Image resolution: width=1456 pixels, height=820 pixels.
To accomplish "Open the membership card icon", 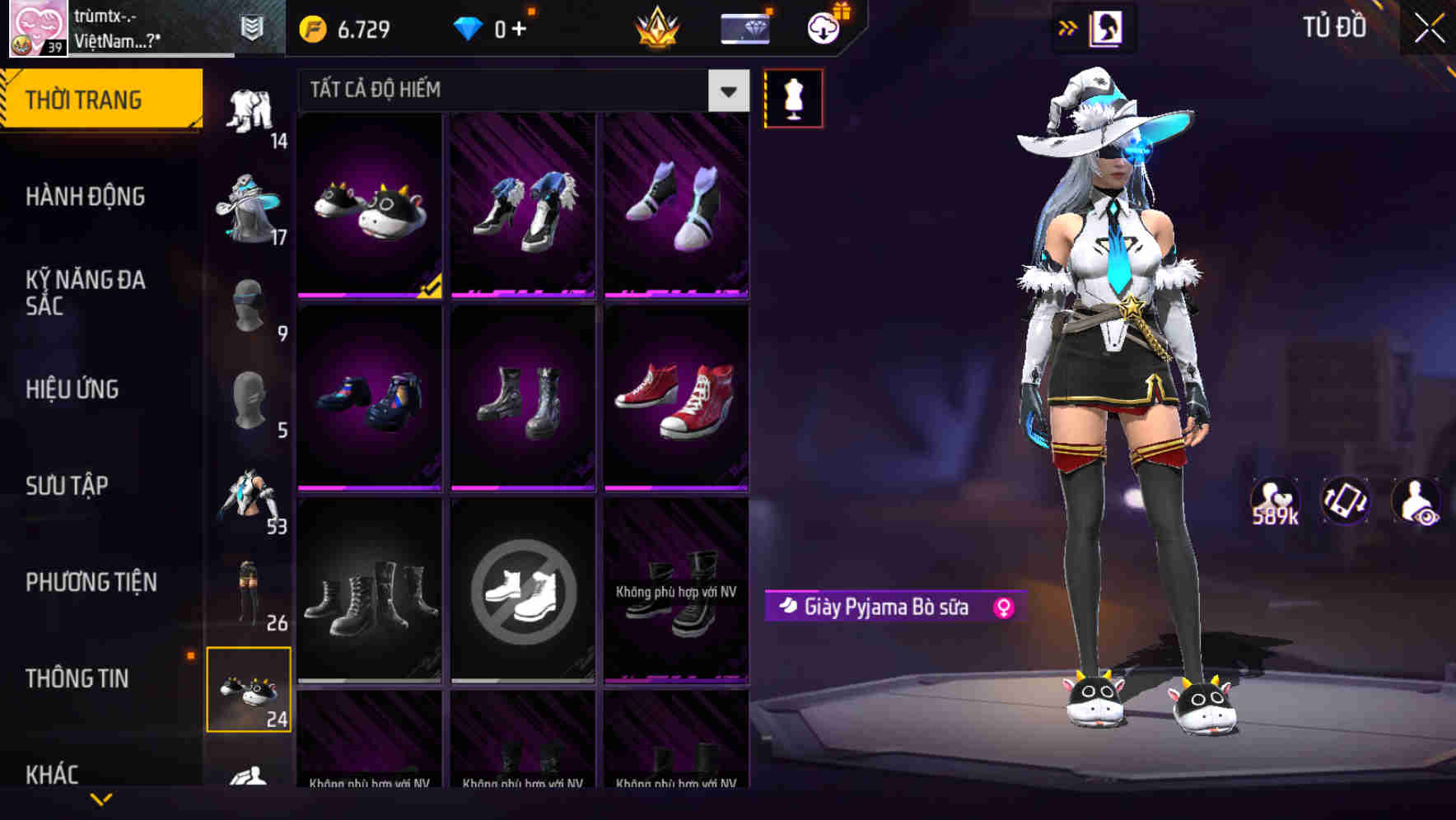I will pyautogui.click(x=745, y=29).
